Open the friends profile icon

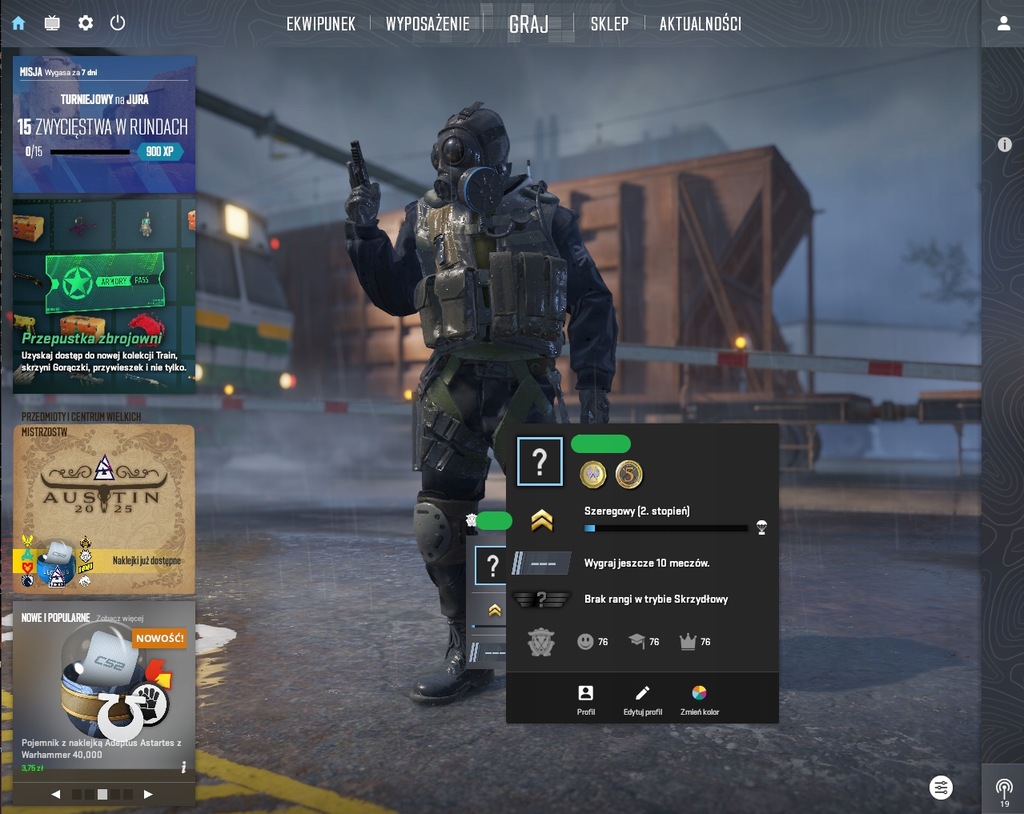point(1003,24)
